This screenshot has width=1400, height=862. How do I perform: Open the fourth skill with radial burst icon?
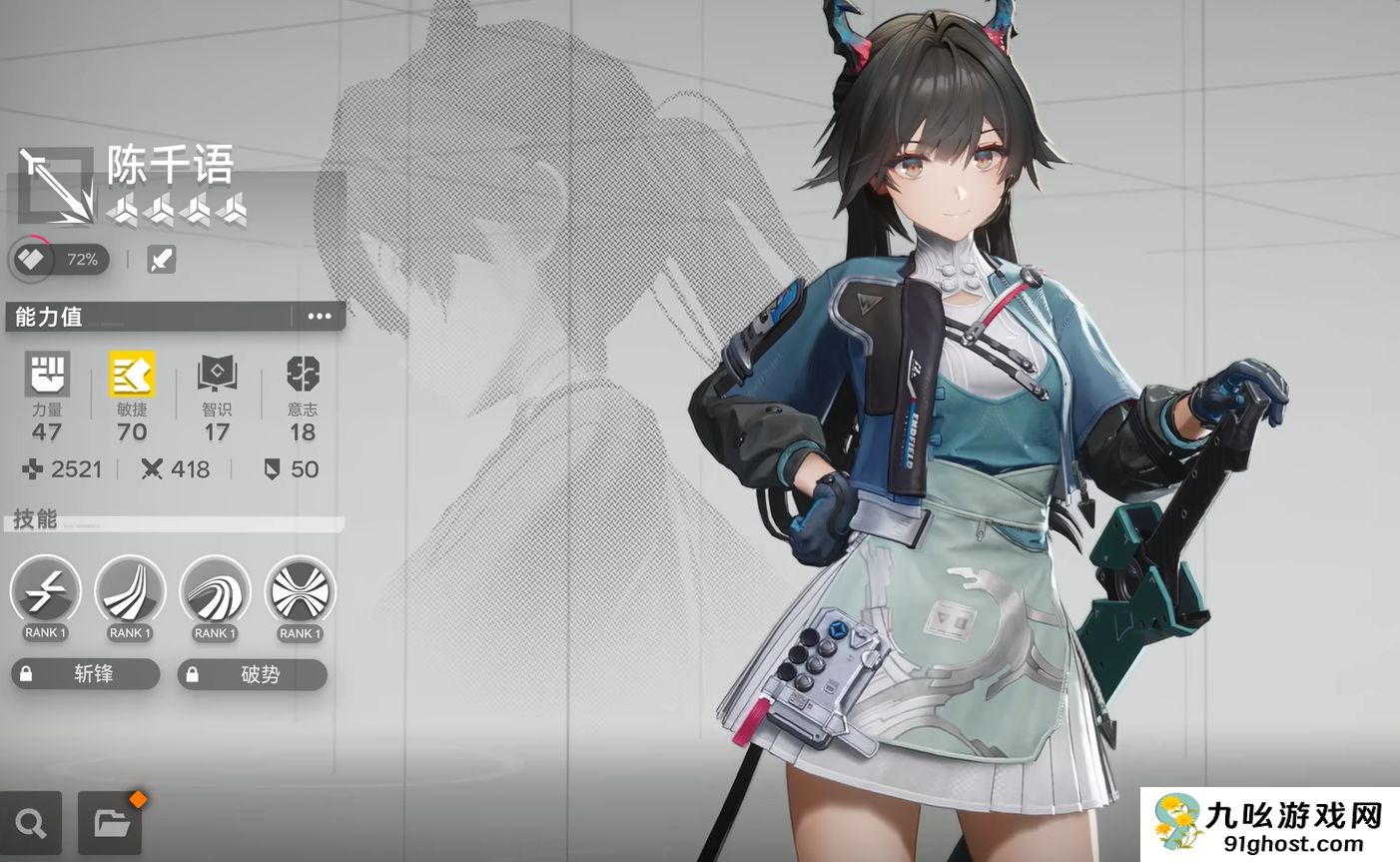[x=301, y=593]
